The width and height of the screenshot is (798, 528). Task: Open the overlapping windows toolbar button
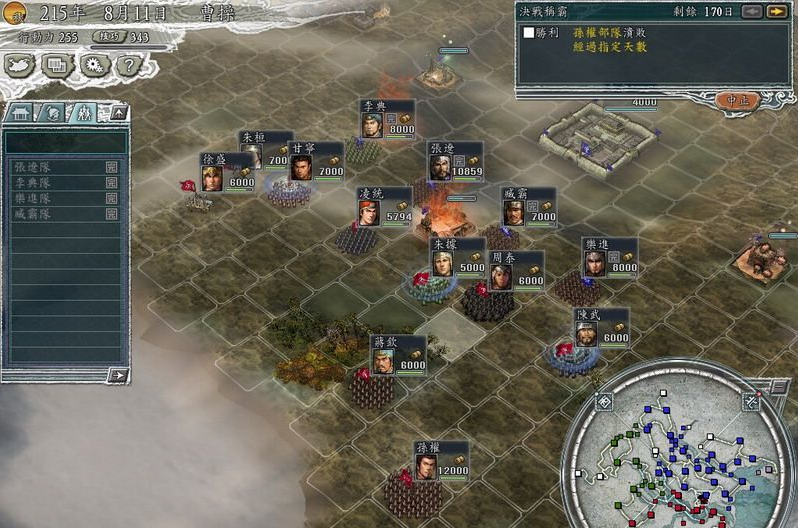pos(57,65)
